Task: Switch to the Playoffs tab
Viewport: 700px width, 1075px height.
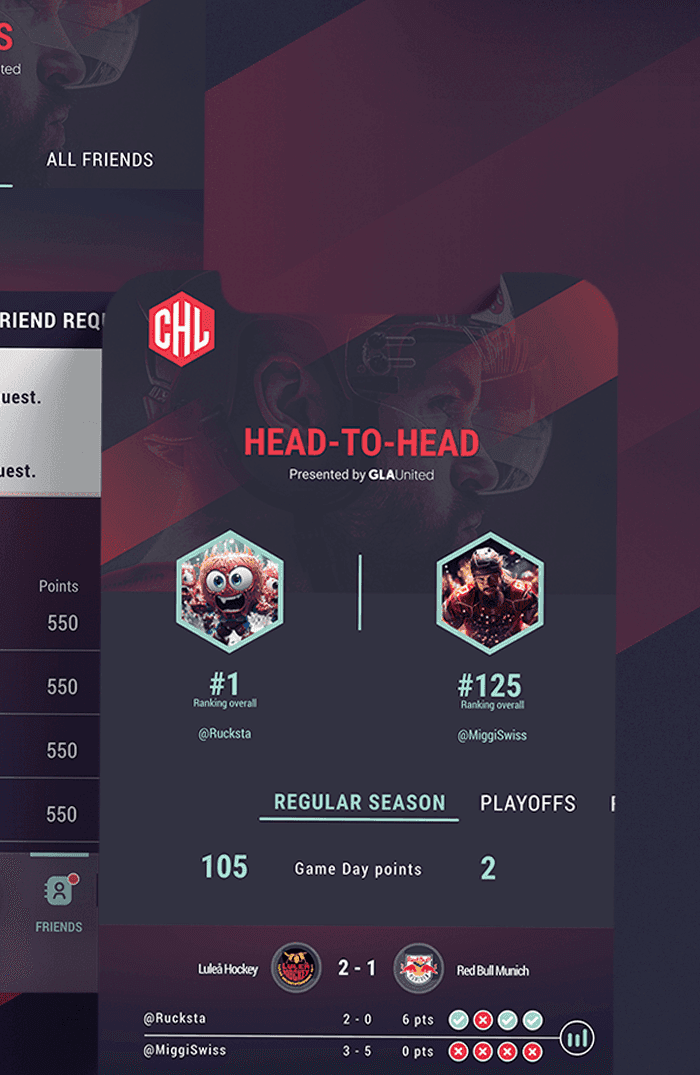Action: click(x=528, y=804)
